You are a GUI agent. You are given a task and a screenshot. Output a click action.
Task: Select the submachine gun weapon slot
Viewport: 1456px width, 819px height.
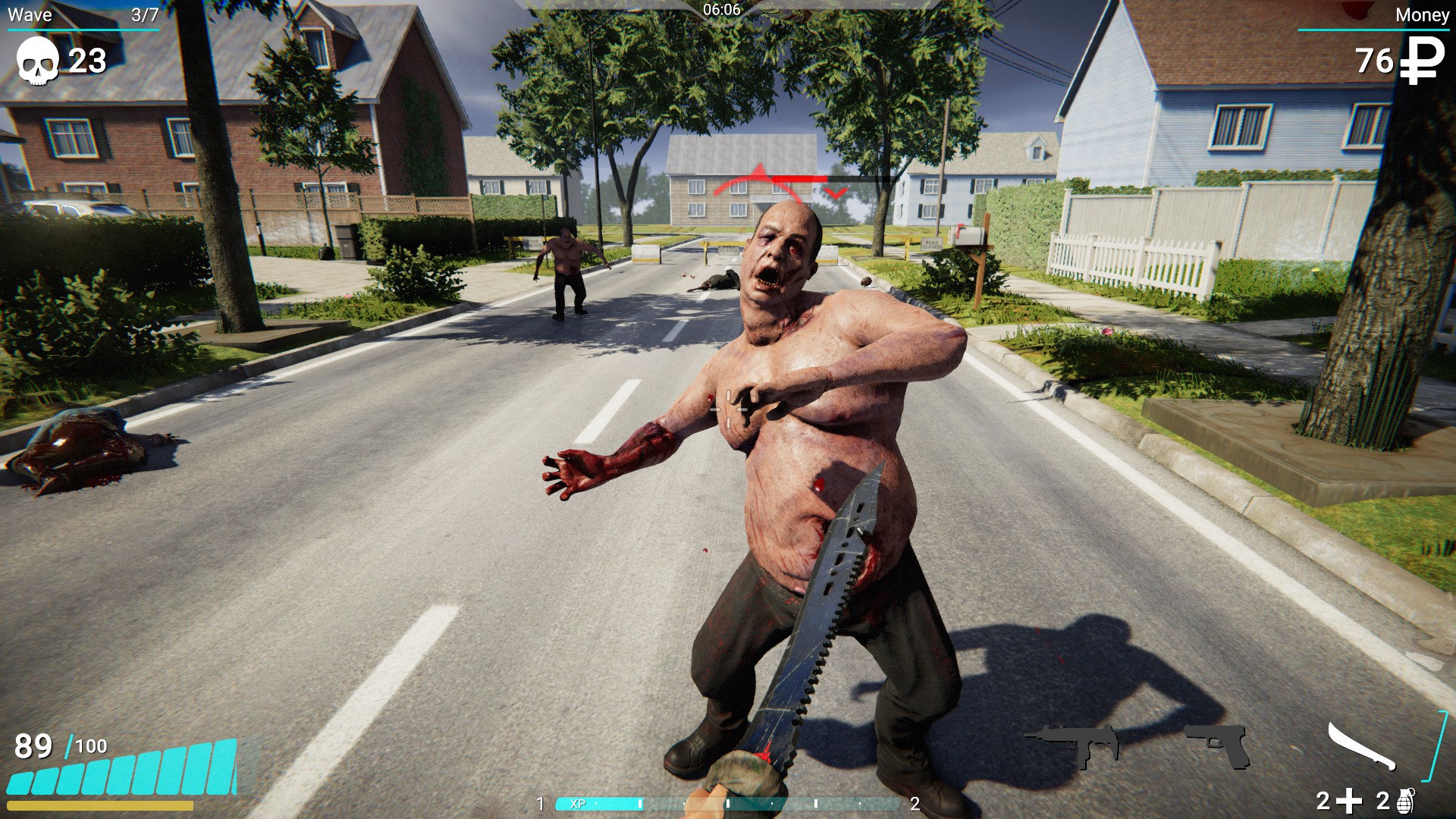pos(1072,743)
